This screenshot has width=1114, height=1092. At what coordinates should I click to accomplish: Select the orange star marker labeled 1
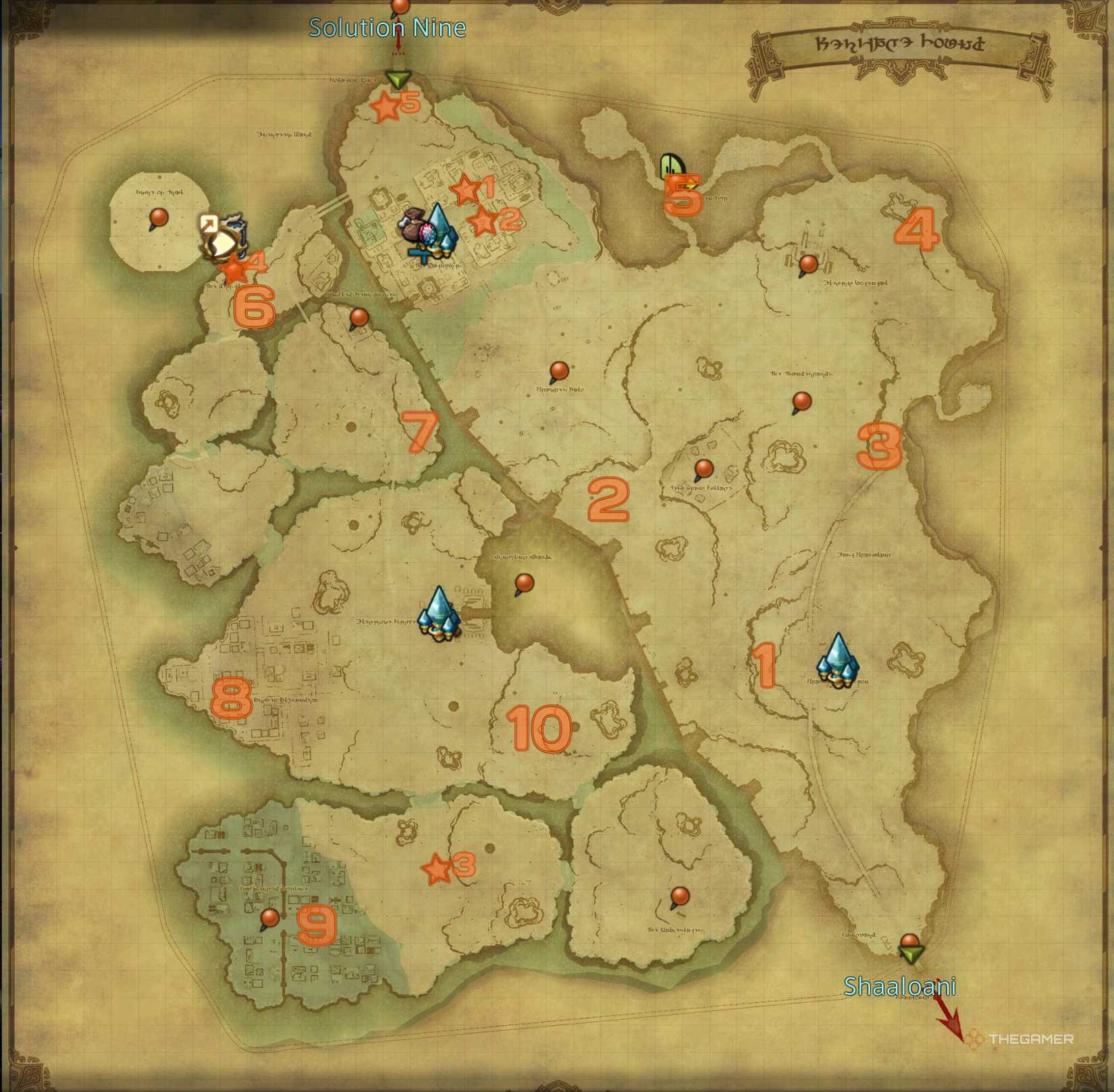467,190
